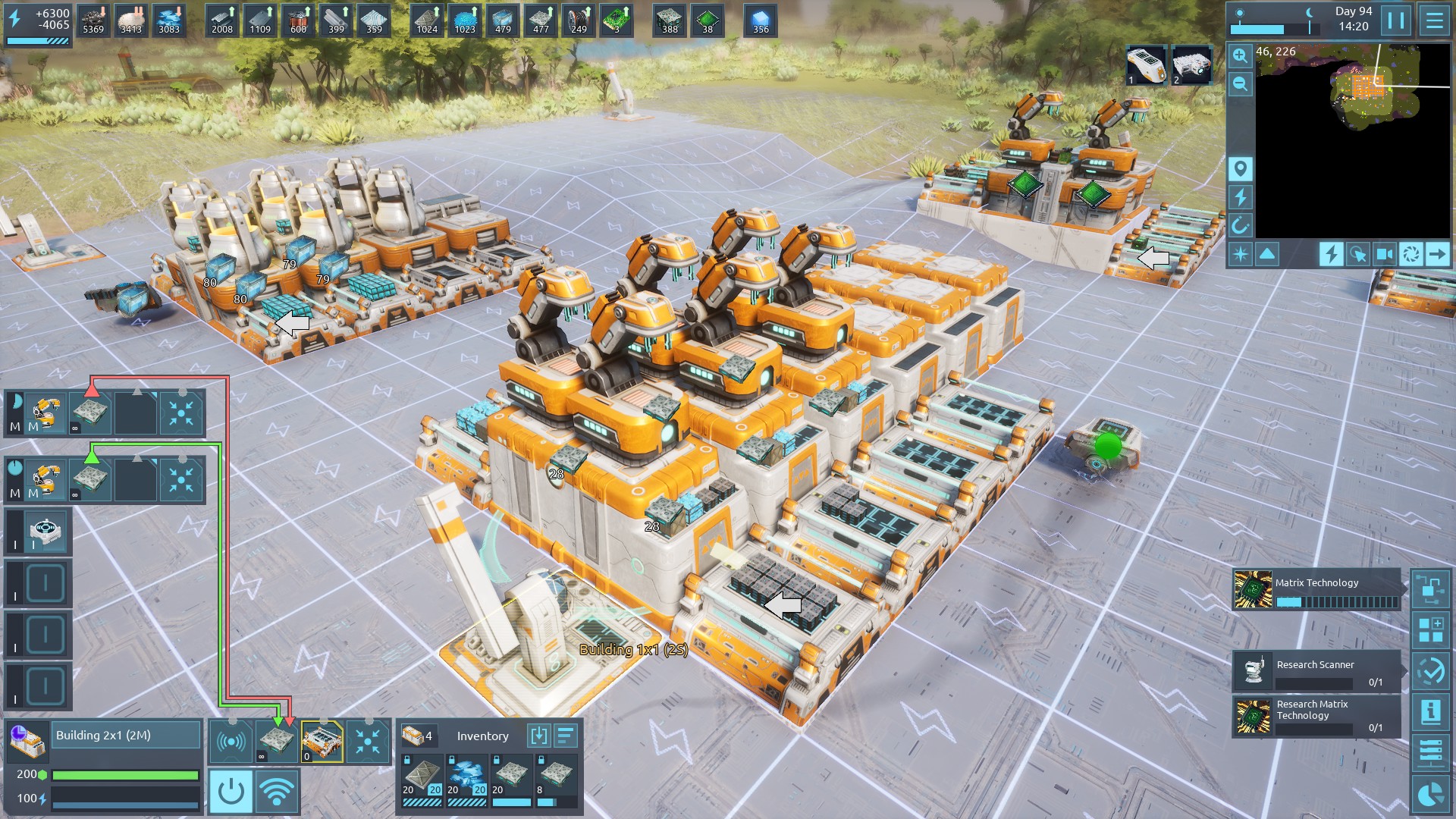Toggle the minimap location pin filter
Image resolution: width=1456 pixels, height=819 pixels.
pos(1240,168)
